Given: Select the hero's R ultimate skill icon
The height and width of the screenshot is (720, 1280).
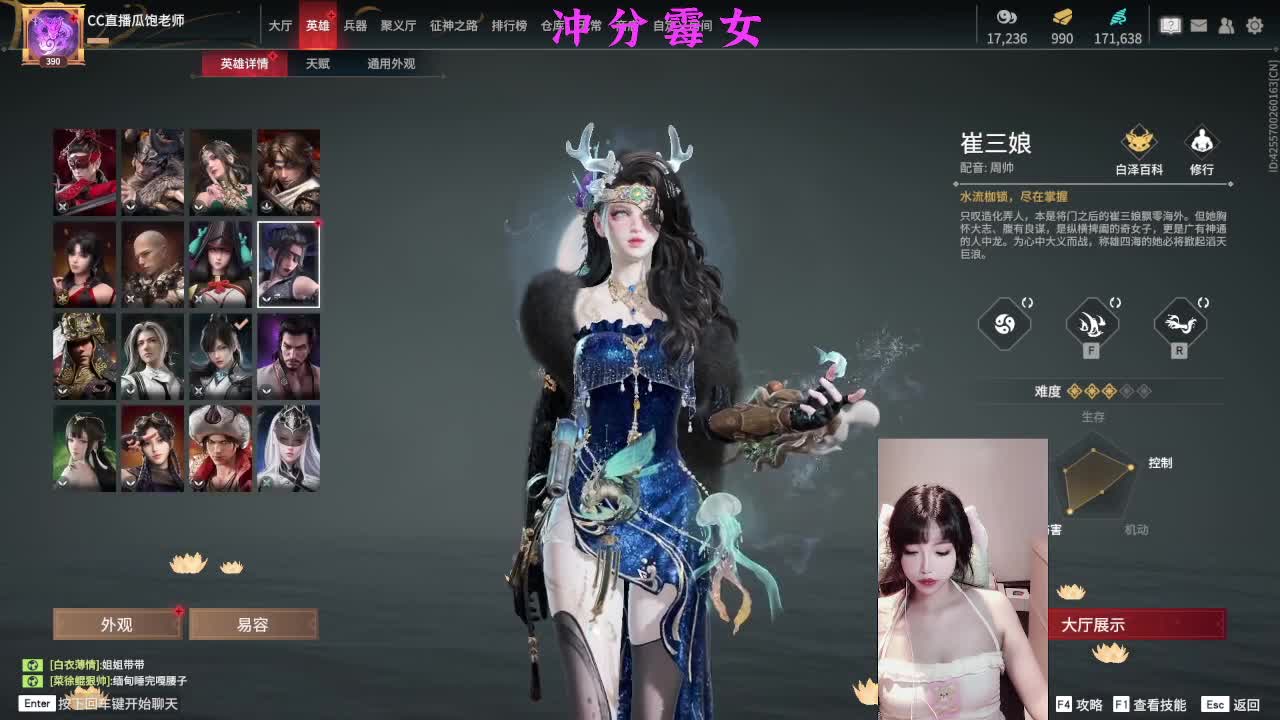Looking at the screenshot, I should [1180, 323].
